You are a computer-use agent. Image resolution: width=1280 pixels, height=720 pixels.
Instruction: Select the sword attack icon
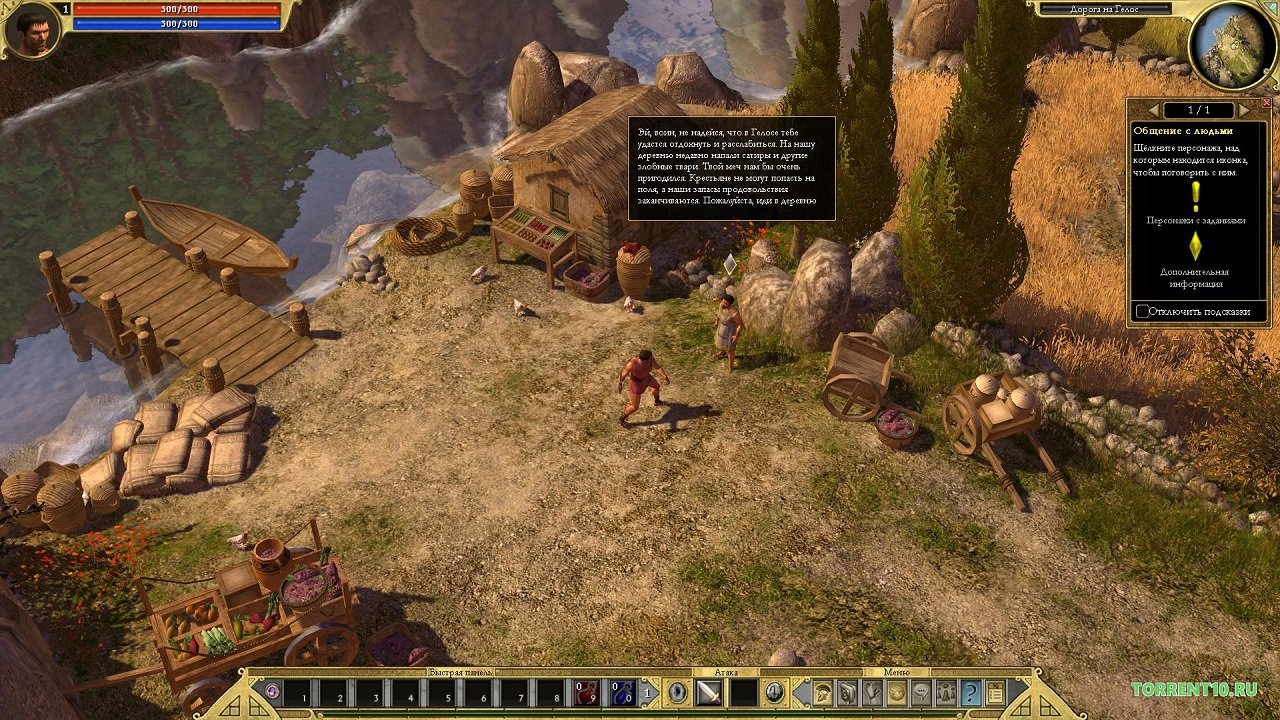point(710,693)
